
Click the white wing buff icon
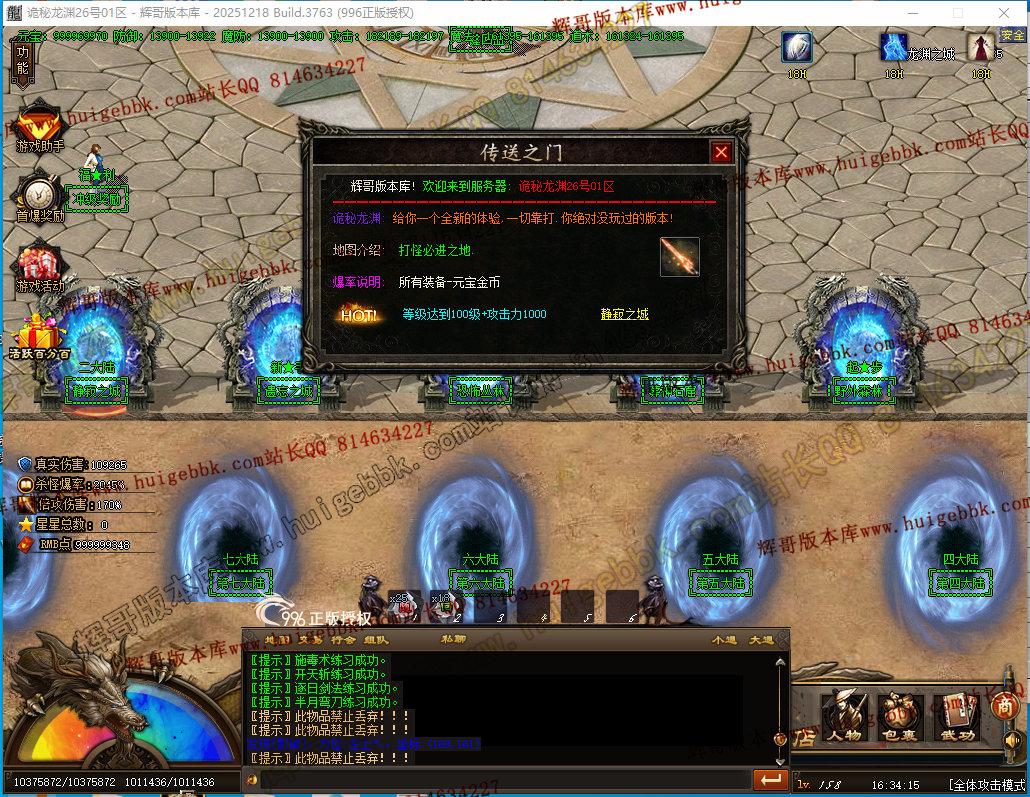coord(797,48)
